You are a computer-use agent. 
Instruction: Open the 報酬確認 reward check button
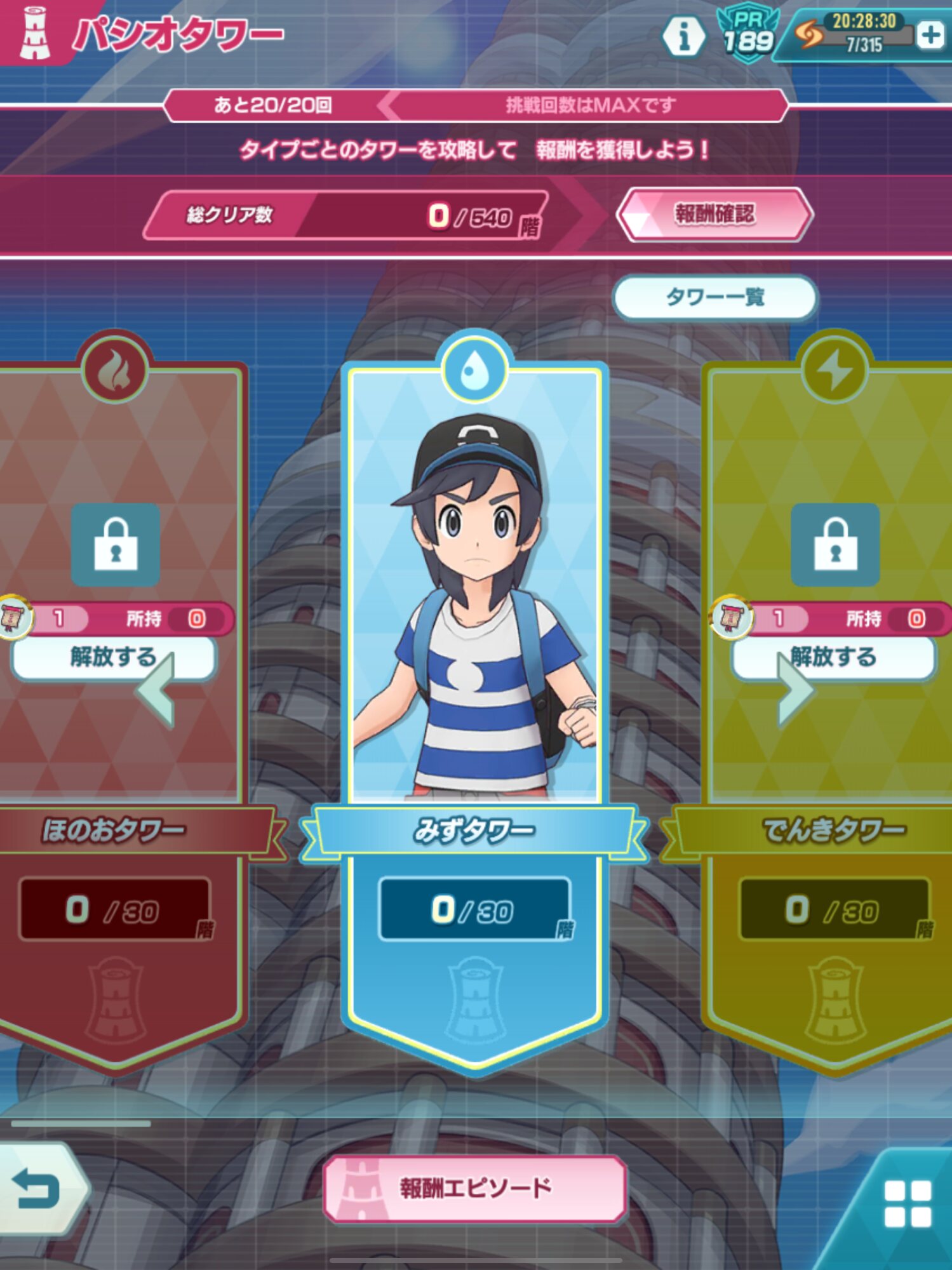click(x=714, y=215)
